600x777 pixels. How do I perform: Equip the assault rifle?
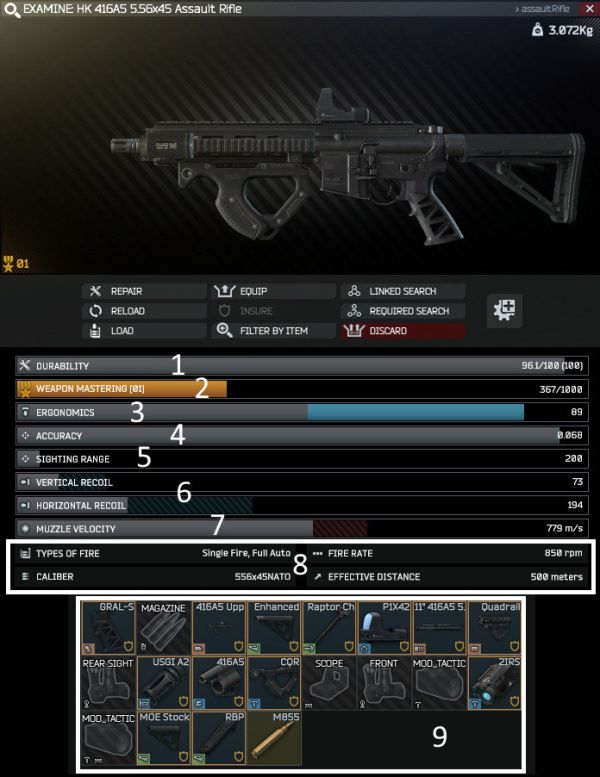pyautogui.click(x=273, y=291)
